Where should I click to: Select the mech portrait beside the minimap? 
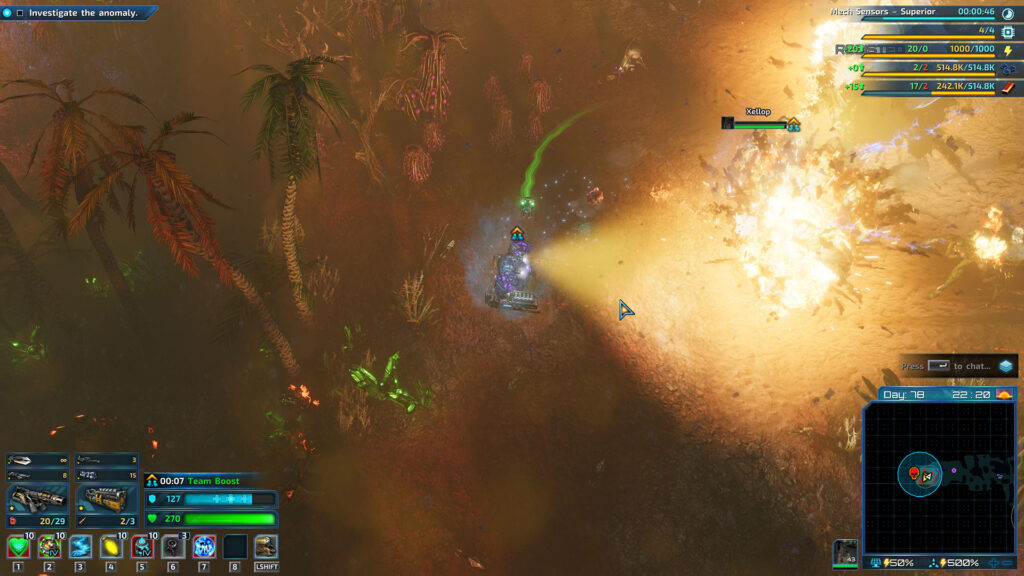[x=845, y=553]
